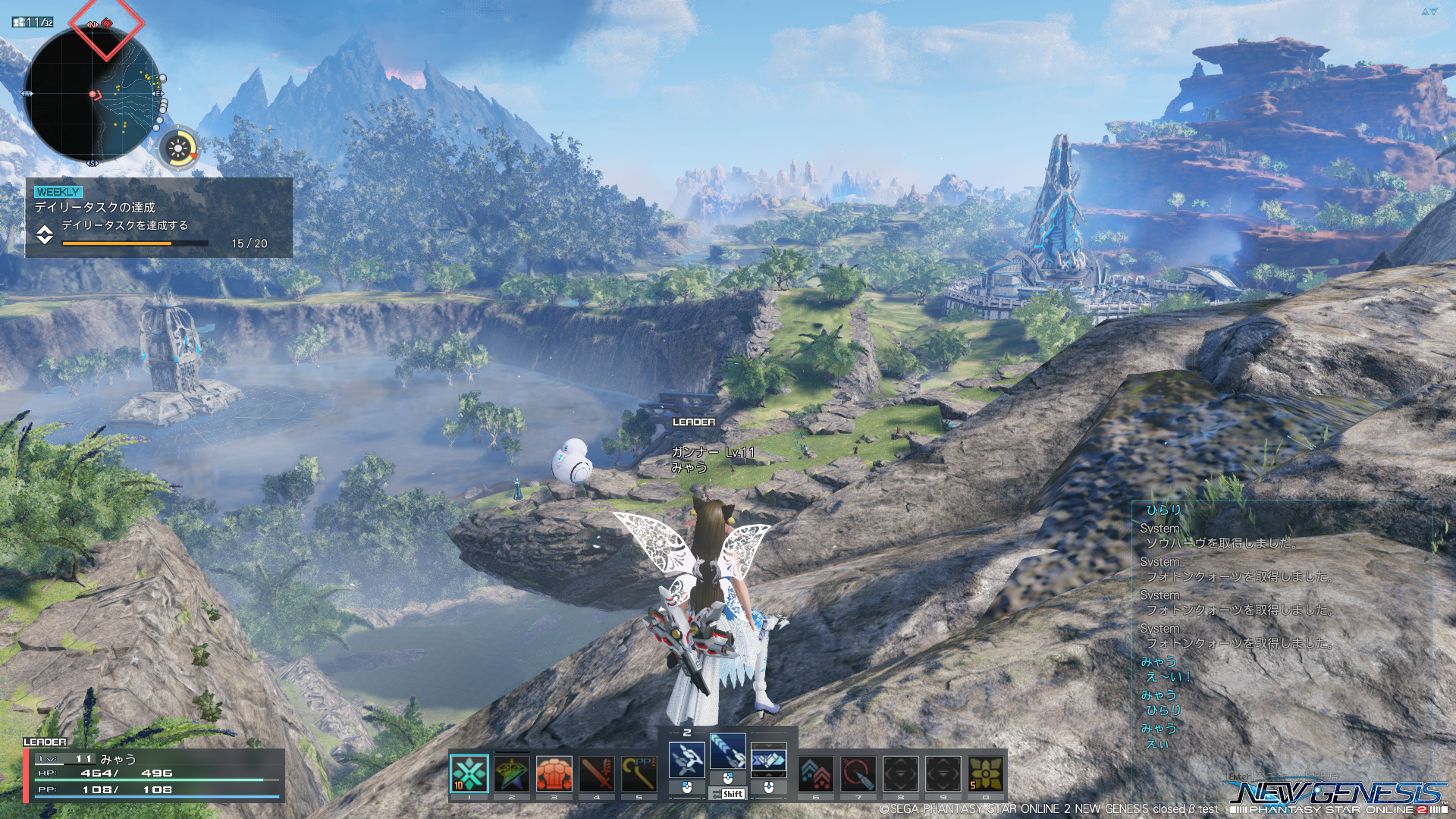Use the orange muscle torso buff icon
Image resolution: width=1456 pixels, height=819 pixels.
point(554,773)
